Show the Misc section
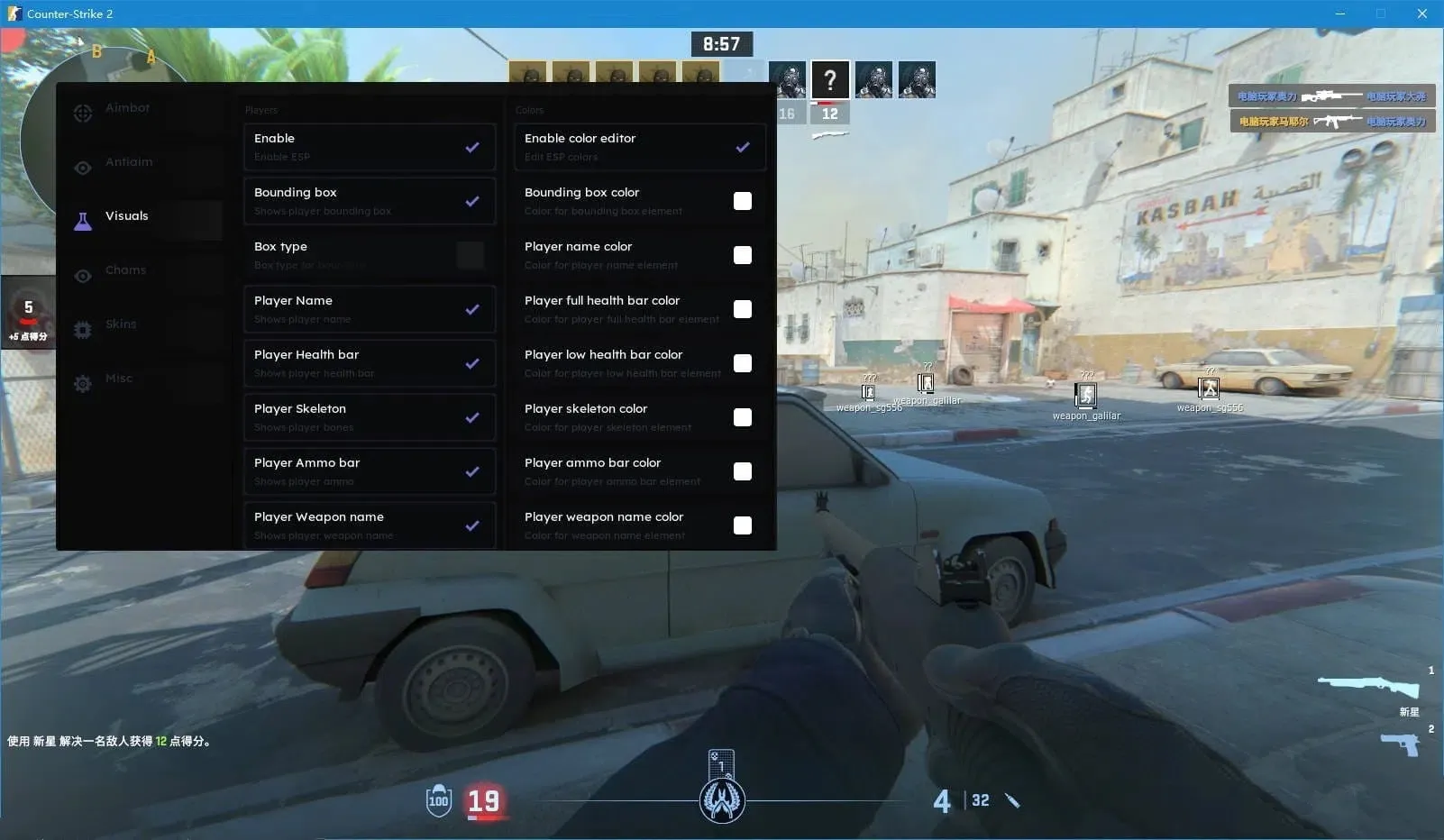The width and height of the screenshot is (1444, 840). coord(118,379)
